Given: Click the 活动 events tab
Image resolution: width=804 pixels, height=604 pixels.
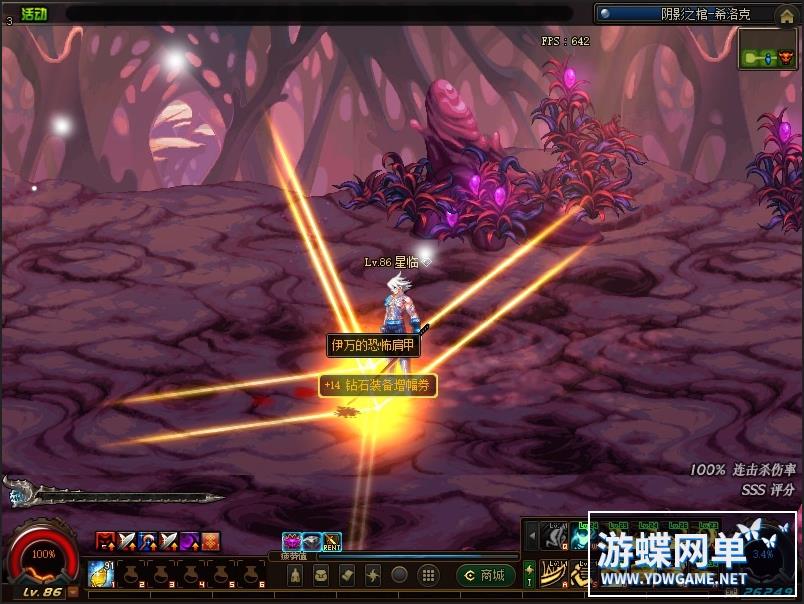Looking at the screenshot, I should [x=34, y=13].
